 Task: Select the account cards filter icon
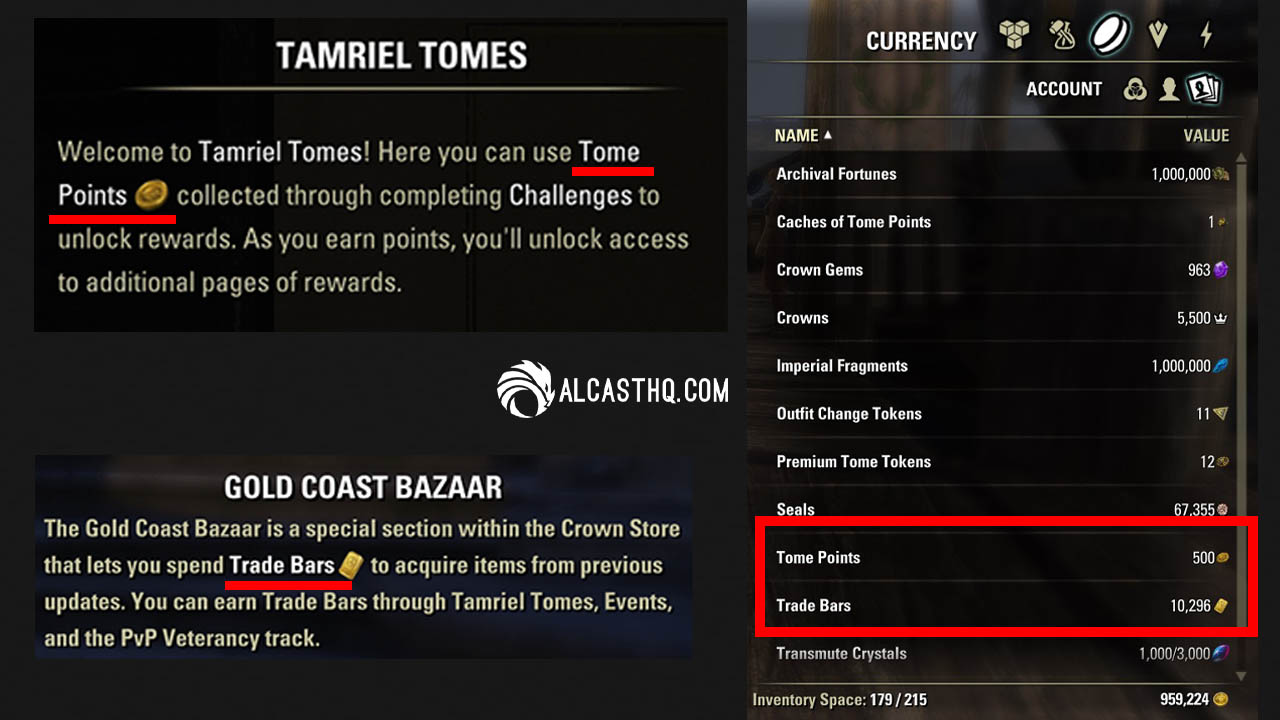[1202, 89]
